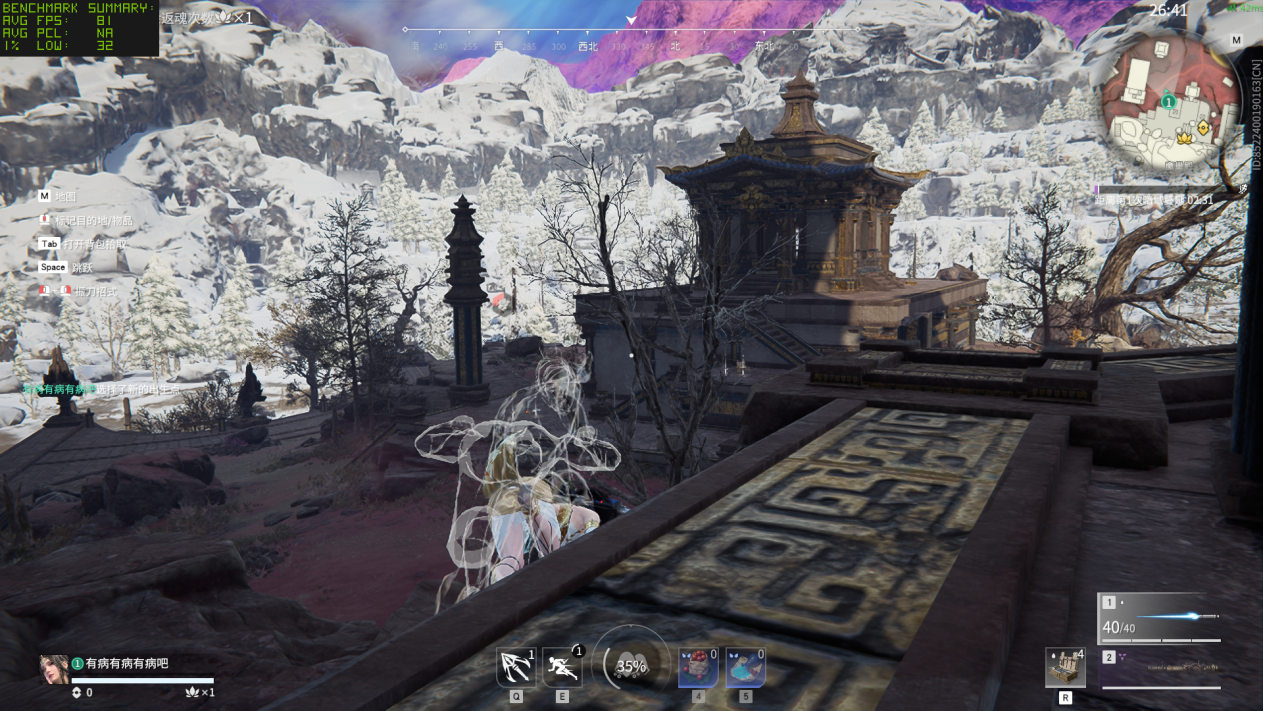Select the player portrait of 有病有病有病吧
The height and width of the screenshot is (711, 1263).
pos(54,669)
